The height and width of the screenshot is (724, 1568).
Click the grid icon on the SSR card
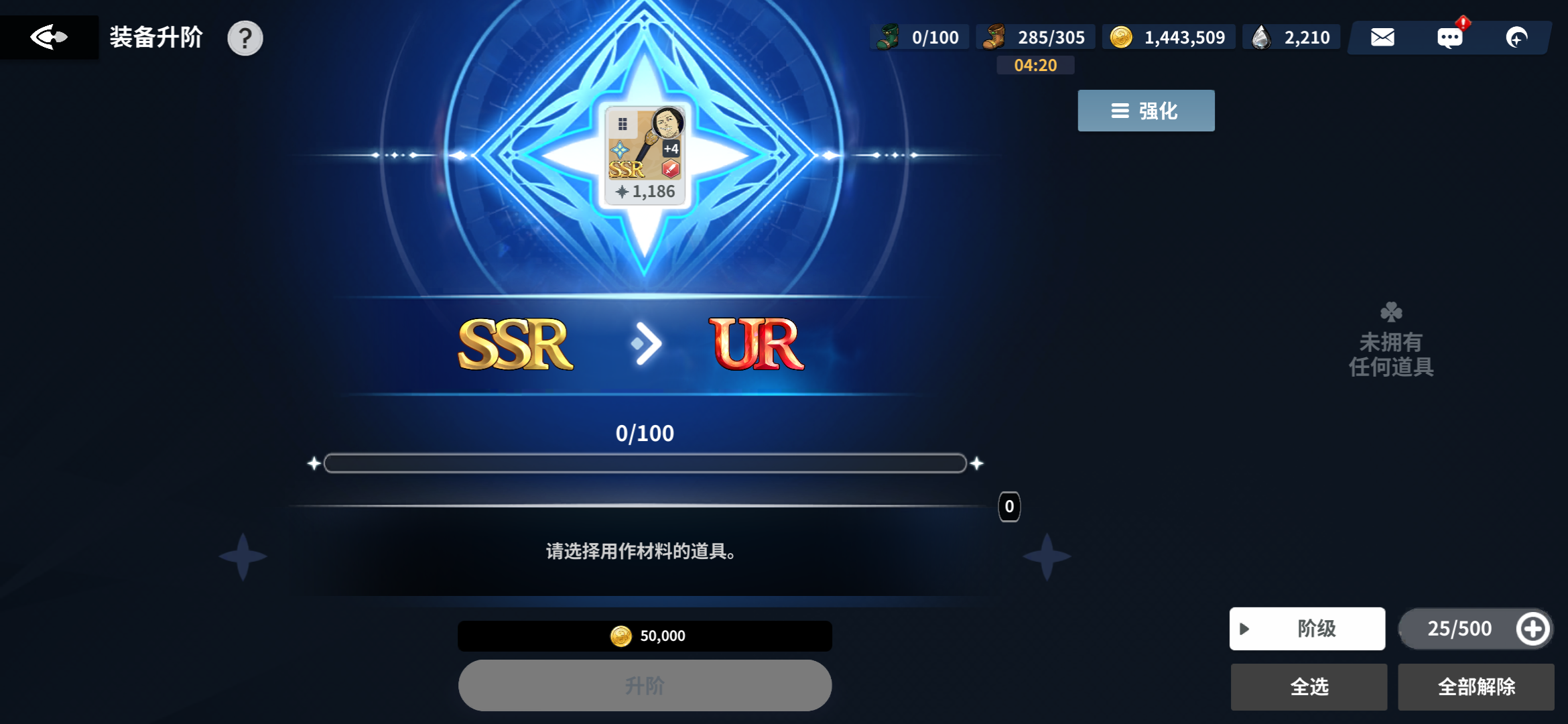(622, 123)
